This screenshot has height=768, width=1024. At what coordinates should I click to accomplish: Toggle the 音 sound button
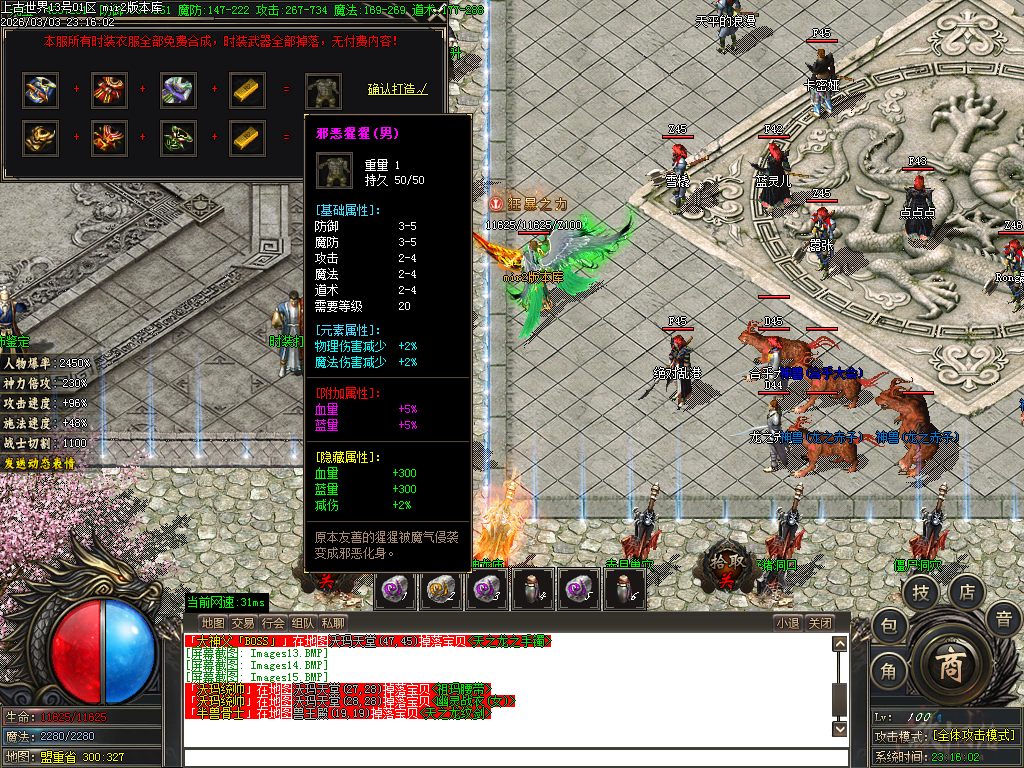pyautogui.click(x=1003, y=619)
